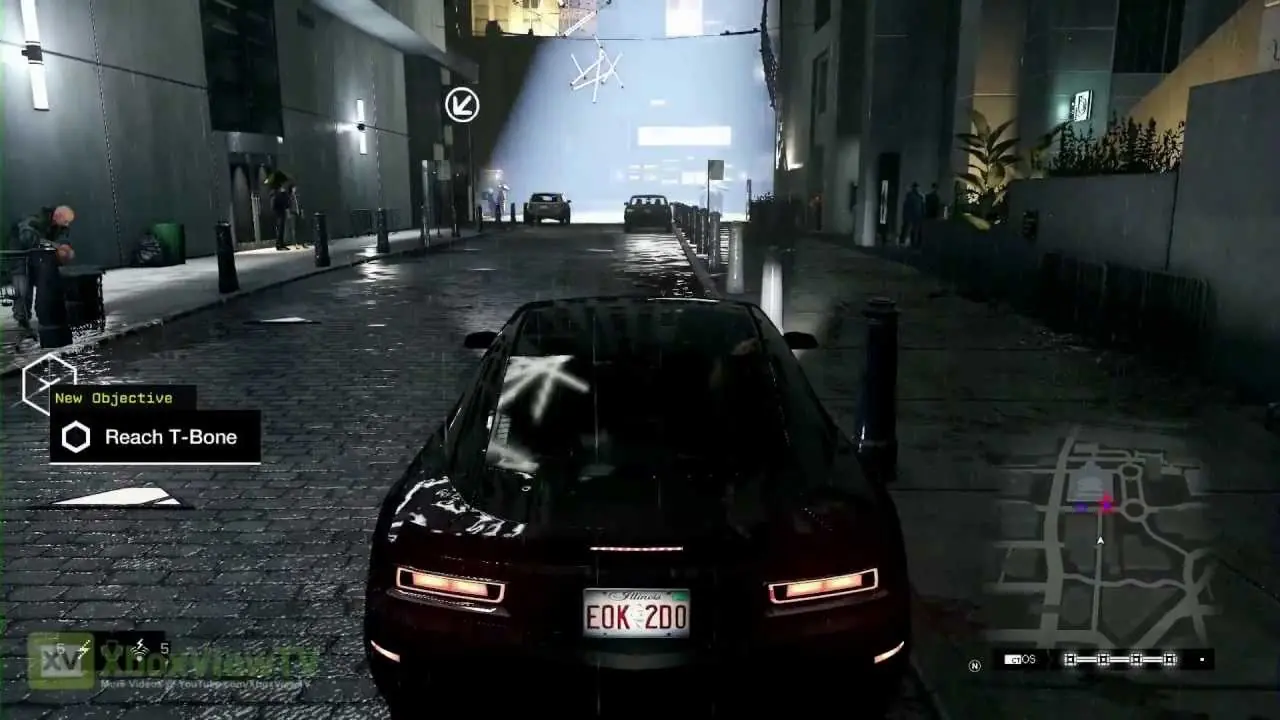Screen dimensions: 1280x720
Task: Click the N compass indicator beside the minimap
Action: point(974,664)
